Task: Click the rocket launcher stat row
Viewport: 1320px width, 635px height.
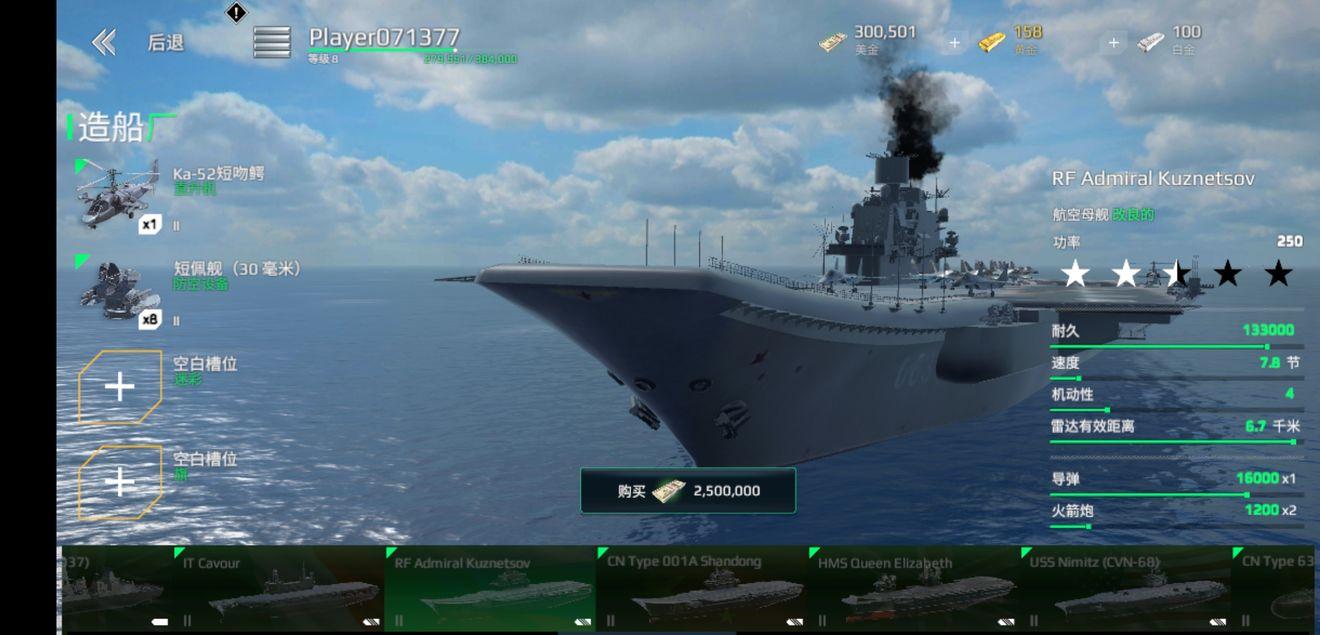Action: [x=1173, y=513]
